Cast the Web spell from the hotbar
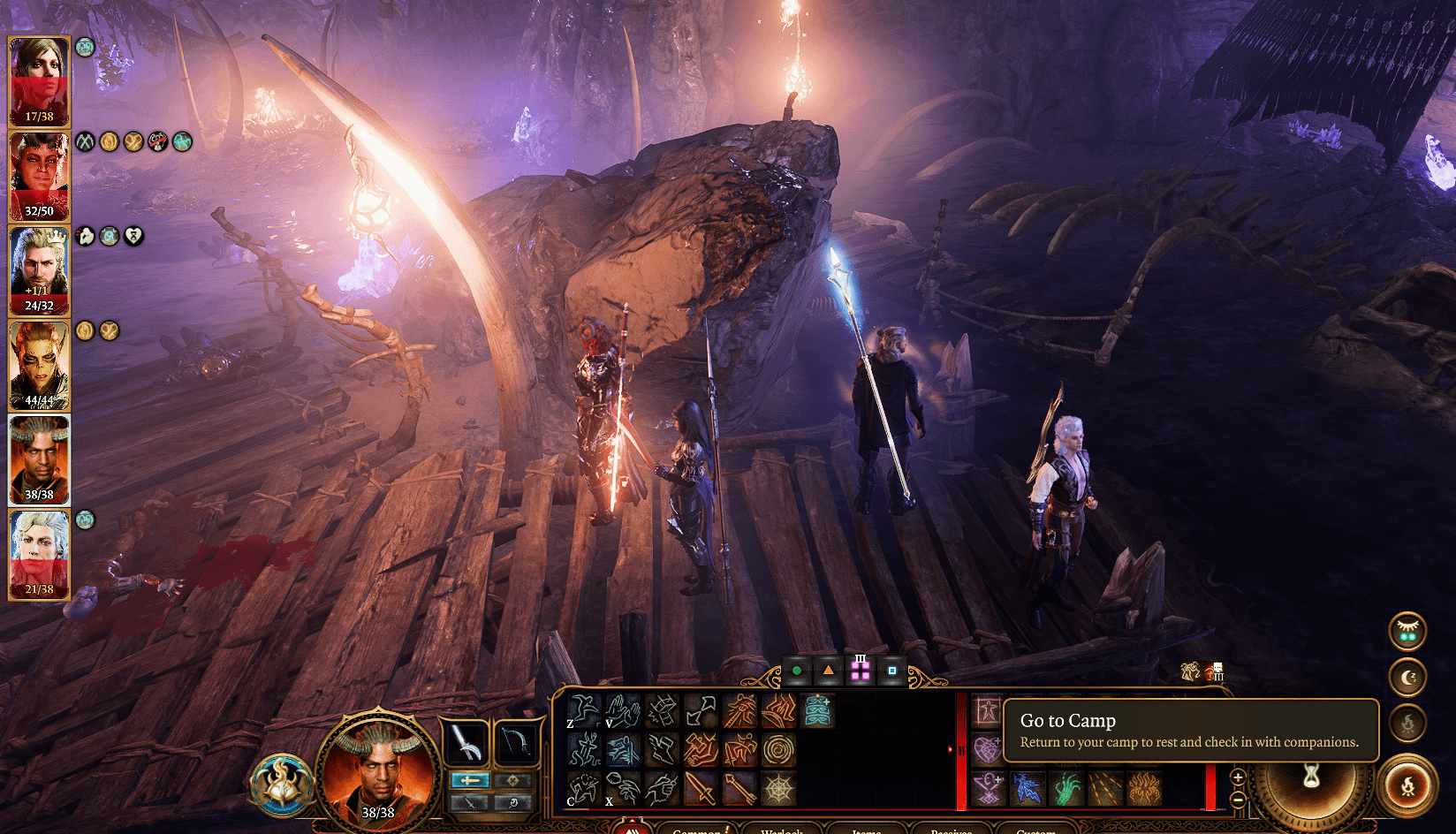This screenshot has height=834, width=1456. pos(778,789)
